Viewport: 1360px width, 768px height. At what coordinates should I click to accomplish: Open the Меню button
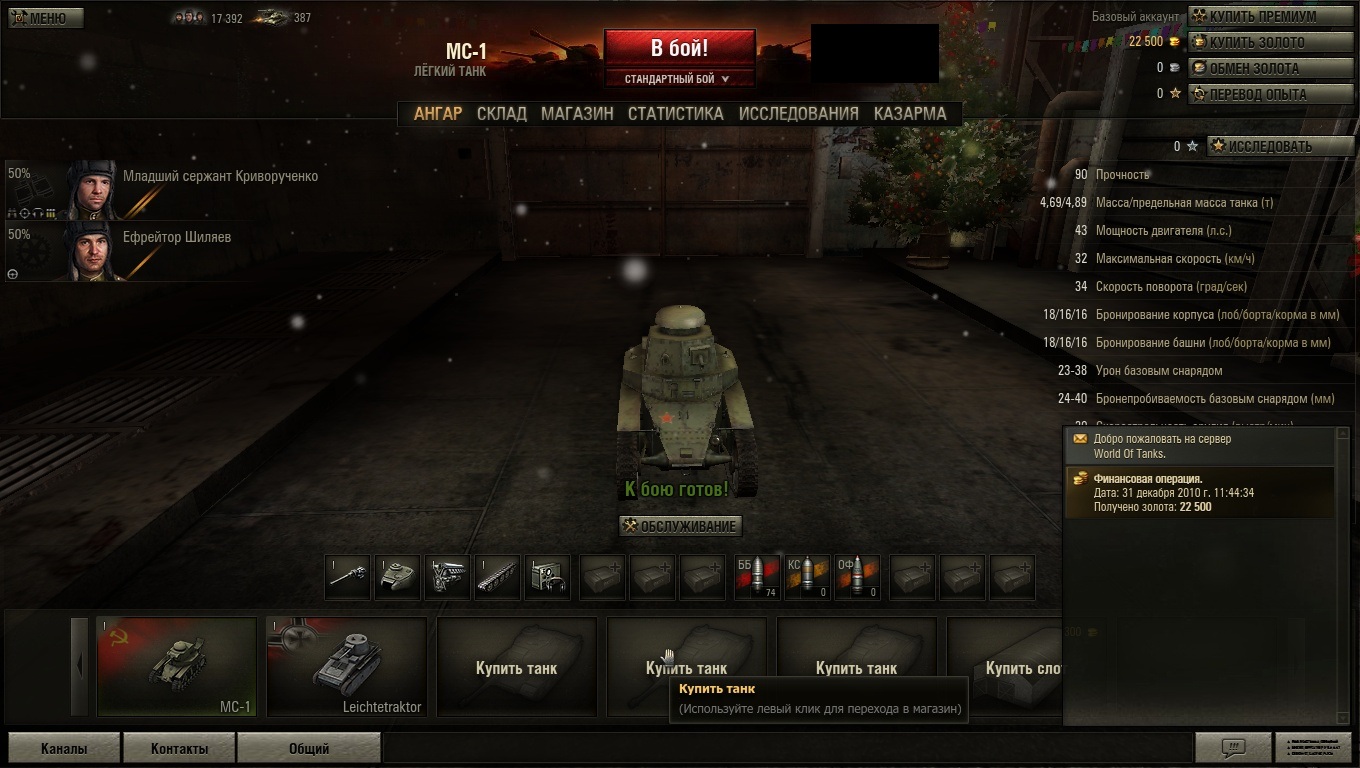click(x=45, y=18)
